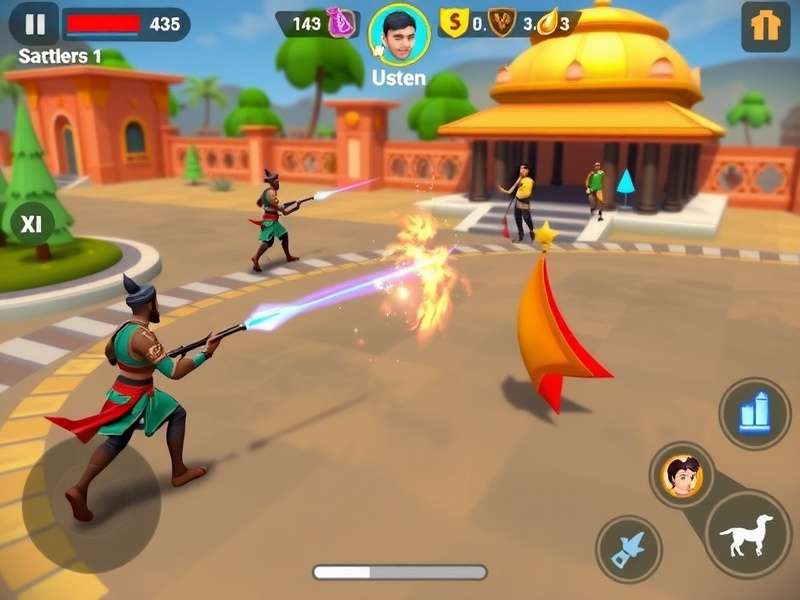The width and height of the screenshot is (800, 600).
Task: Activate the blue tower build ability
Action: 754,413
